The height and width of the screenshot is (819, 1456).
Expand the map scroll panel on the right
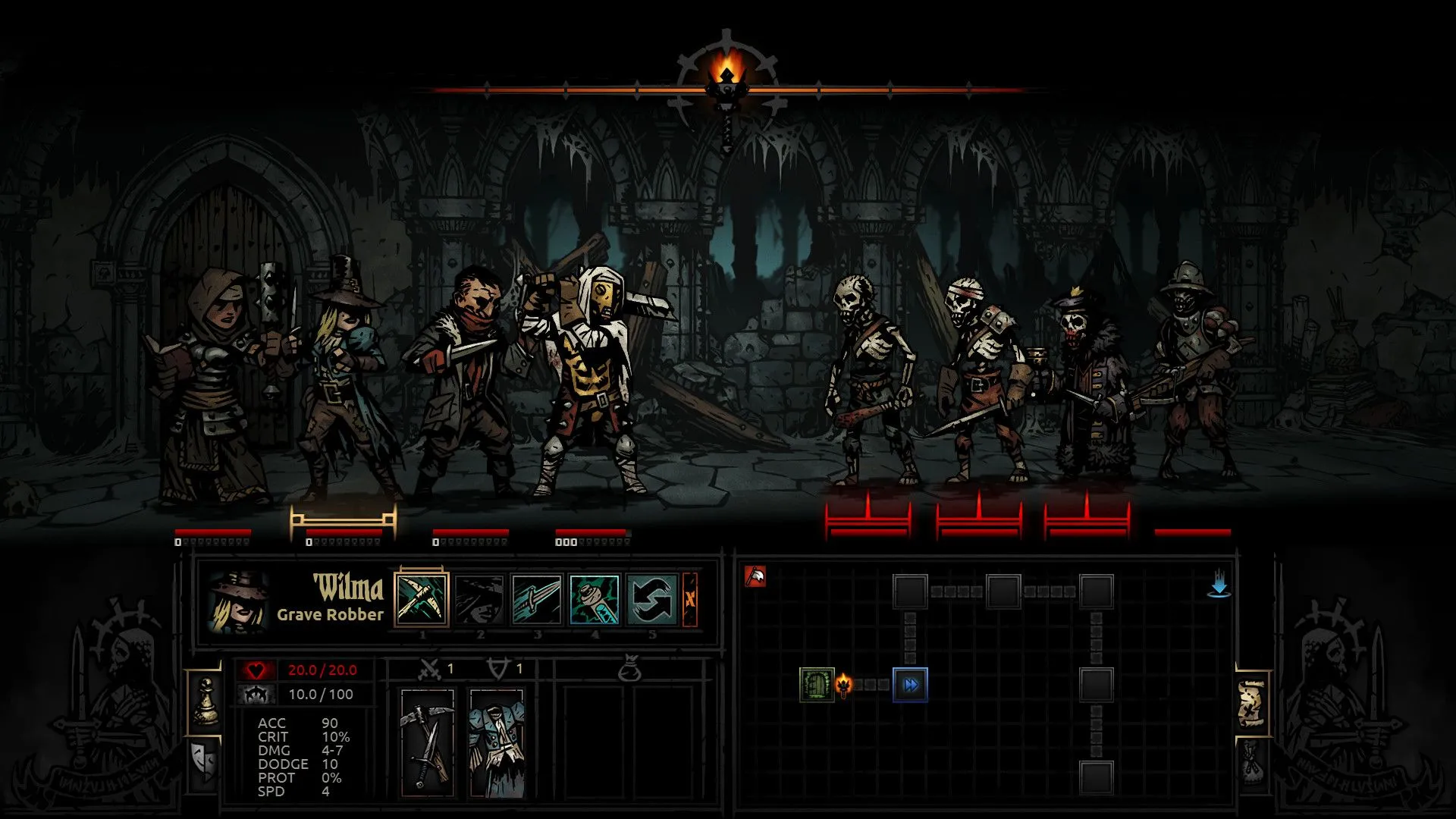[1251, 702]
